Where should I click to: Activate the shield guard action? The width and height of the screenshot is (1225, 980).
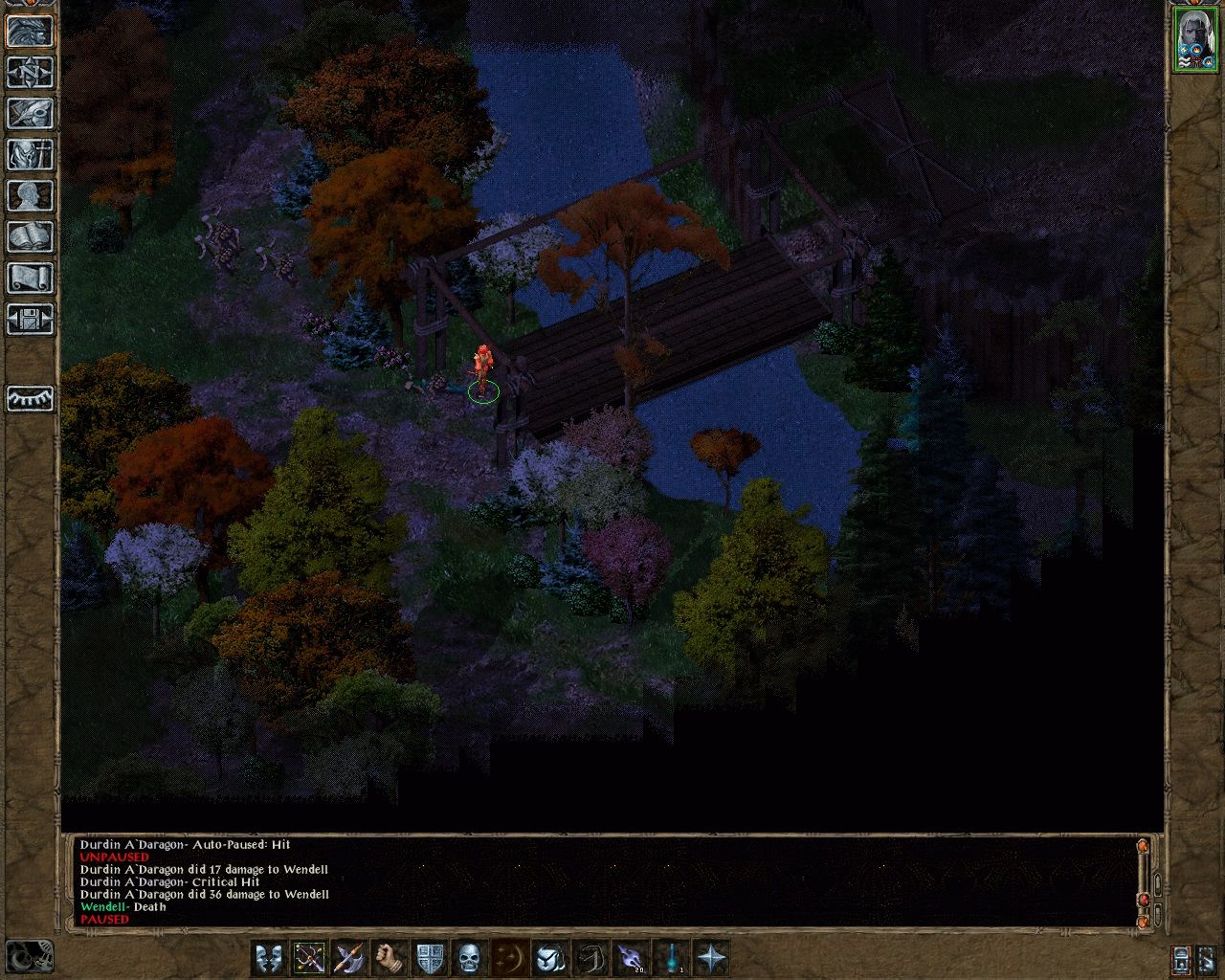[430, 957]
